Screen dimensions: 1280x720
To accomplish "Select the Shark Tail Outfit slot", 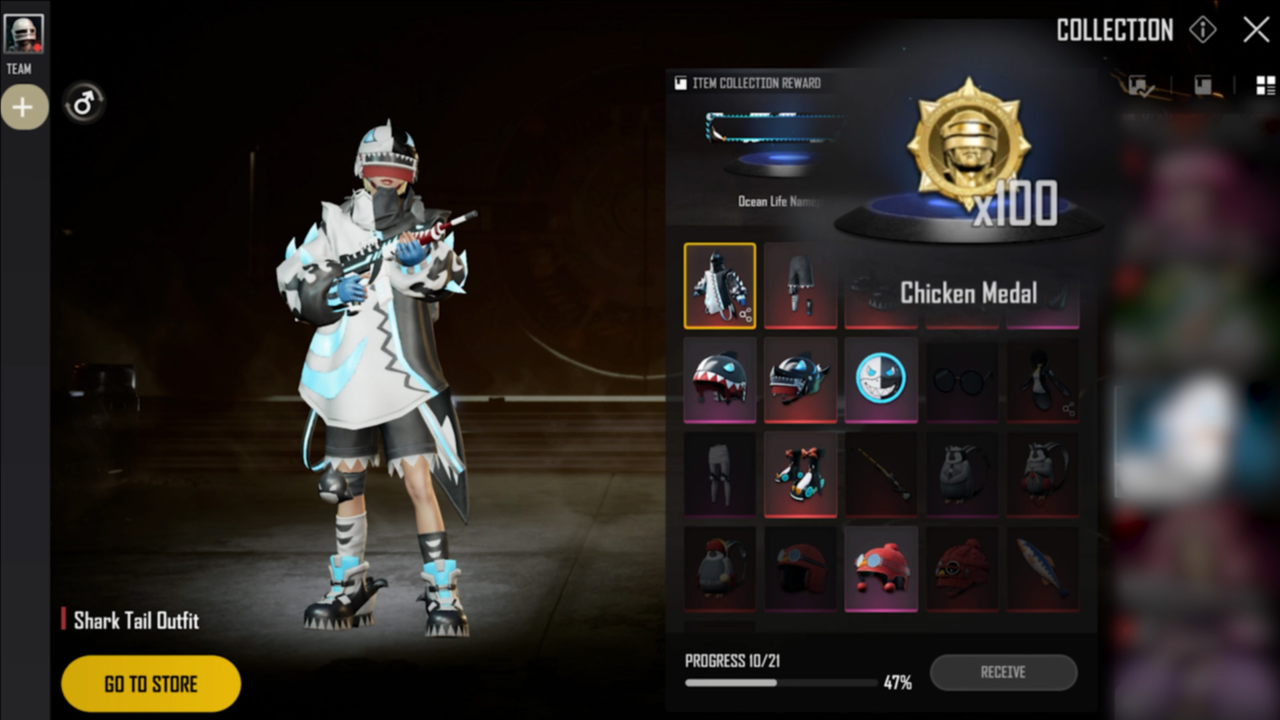I will click(720, 286).
